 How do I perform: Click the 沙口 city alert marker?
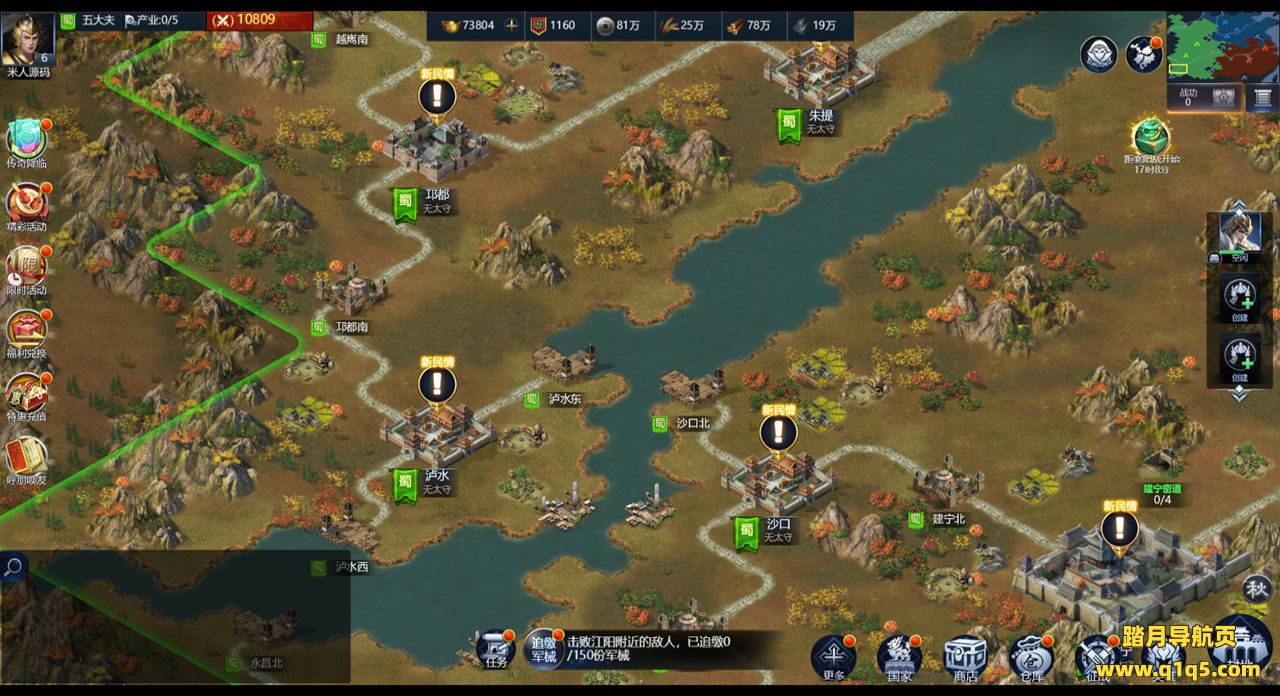778,433
